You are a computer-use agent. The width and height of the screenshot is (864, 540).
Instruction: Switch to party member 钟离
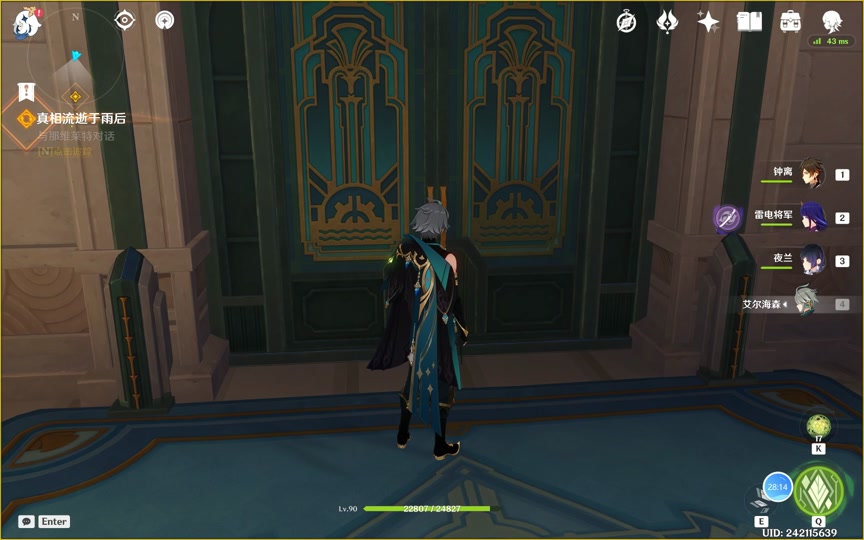pyautogui.click(x=811, y=173)
